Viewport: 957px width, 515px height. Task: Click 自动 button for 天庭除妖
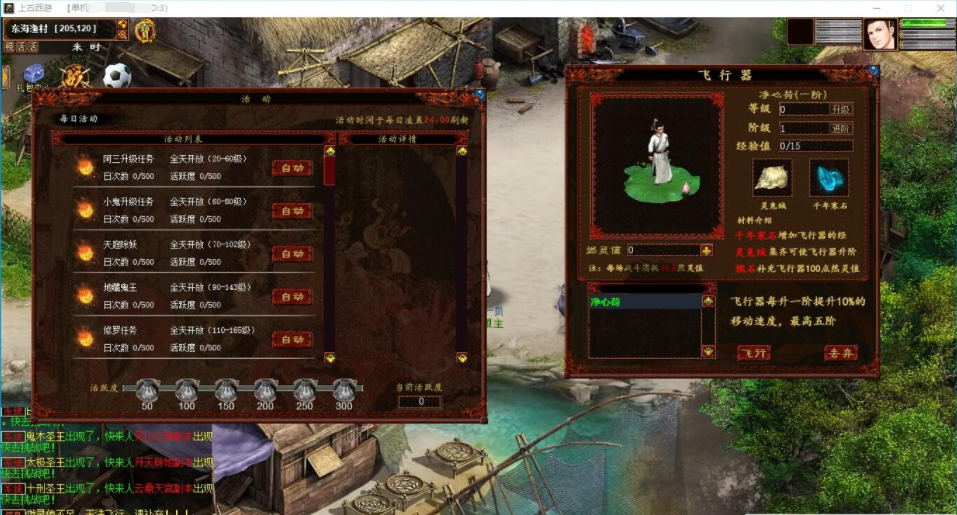pos(292,254)
